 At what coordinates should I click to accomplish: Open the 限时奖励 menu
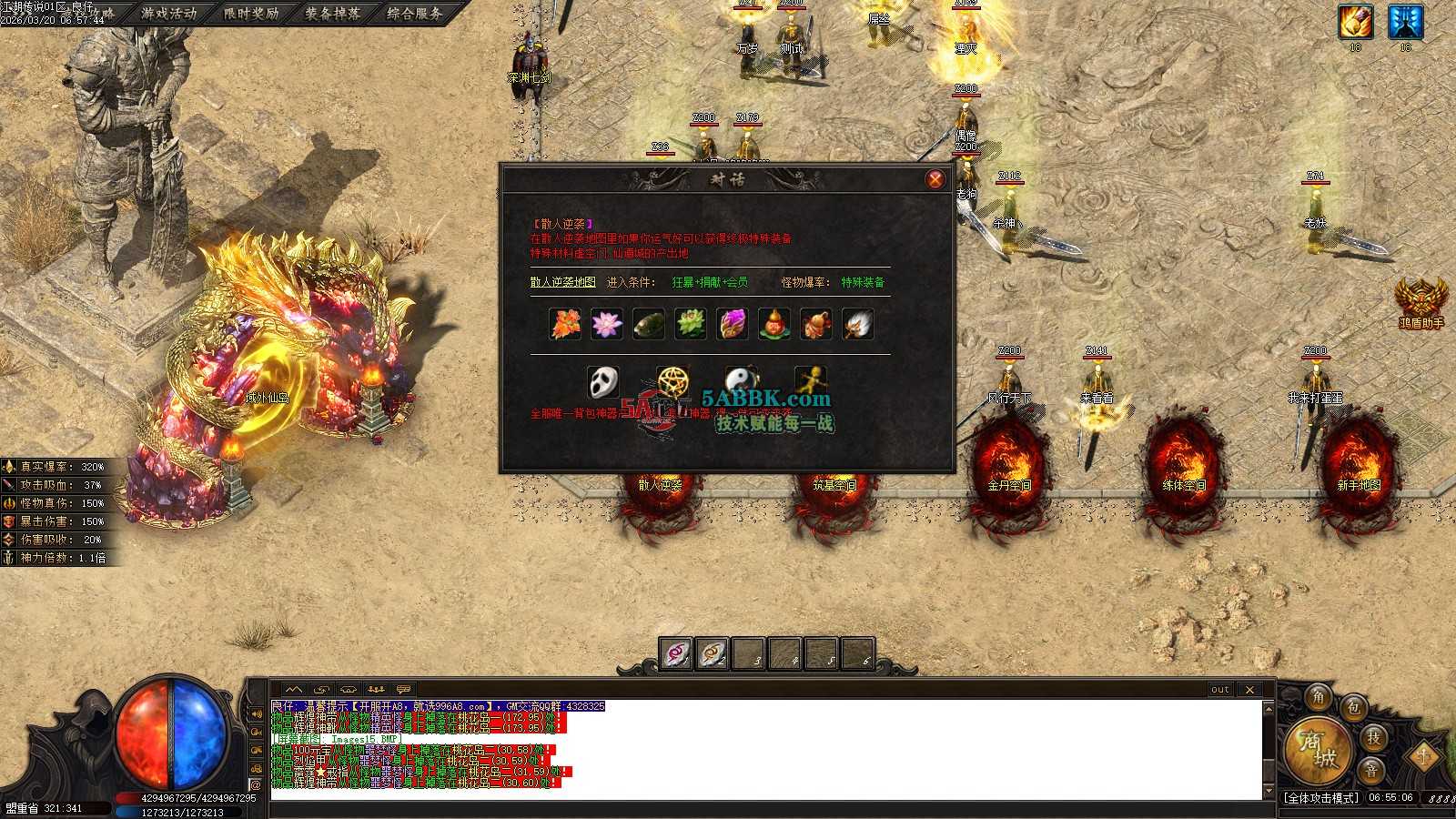[251, 14]
